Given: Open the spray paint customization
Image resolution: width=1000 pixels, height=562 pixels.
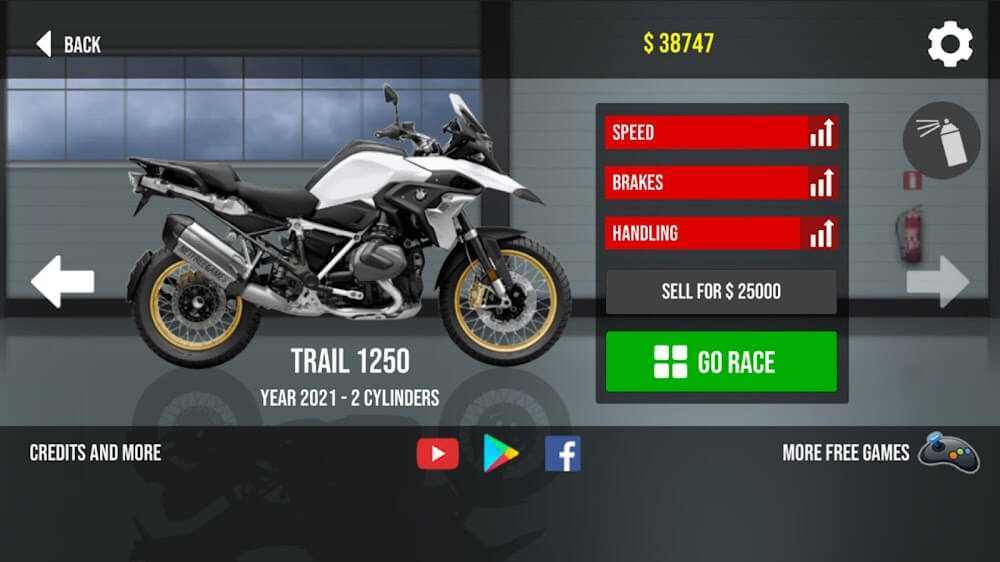Looking at the screenshot, I should [940, 140].
